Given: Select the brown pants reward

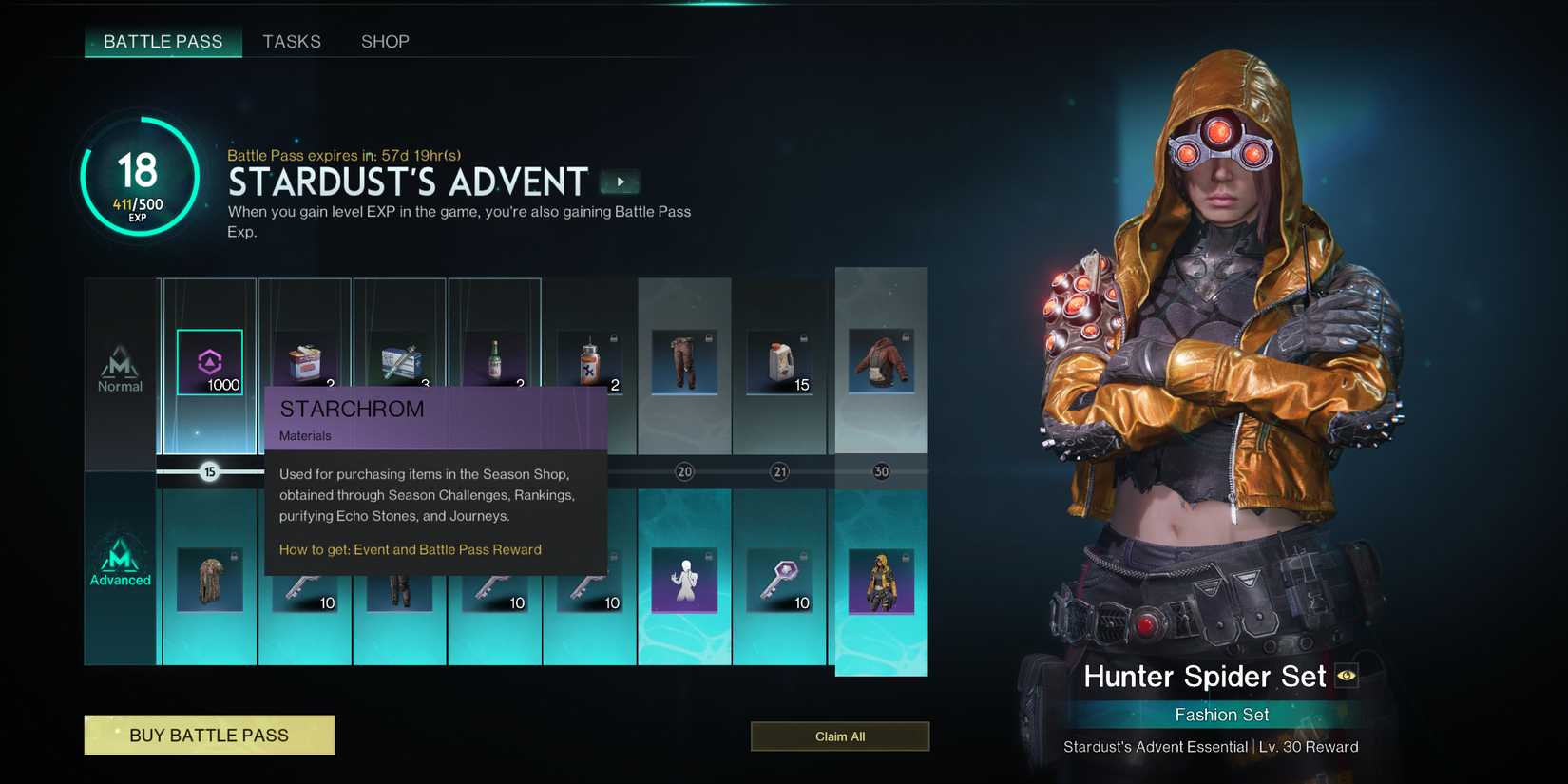Looking at the screenshot, I should coord(684,362).
